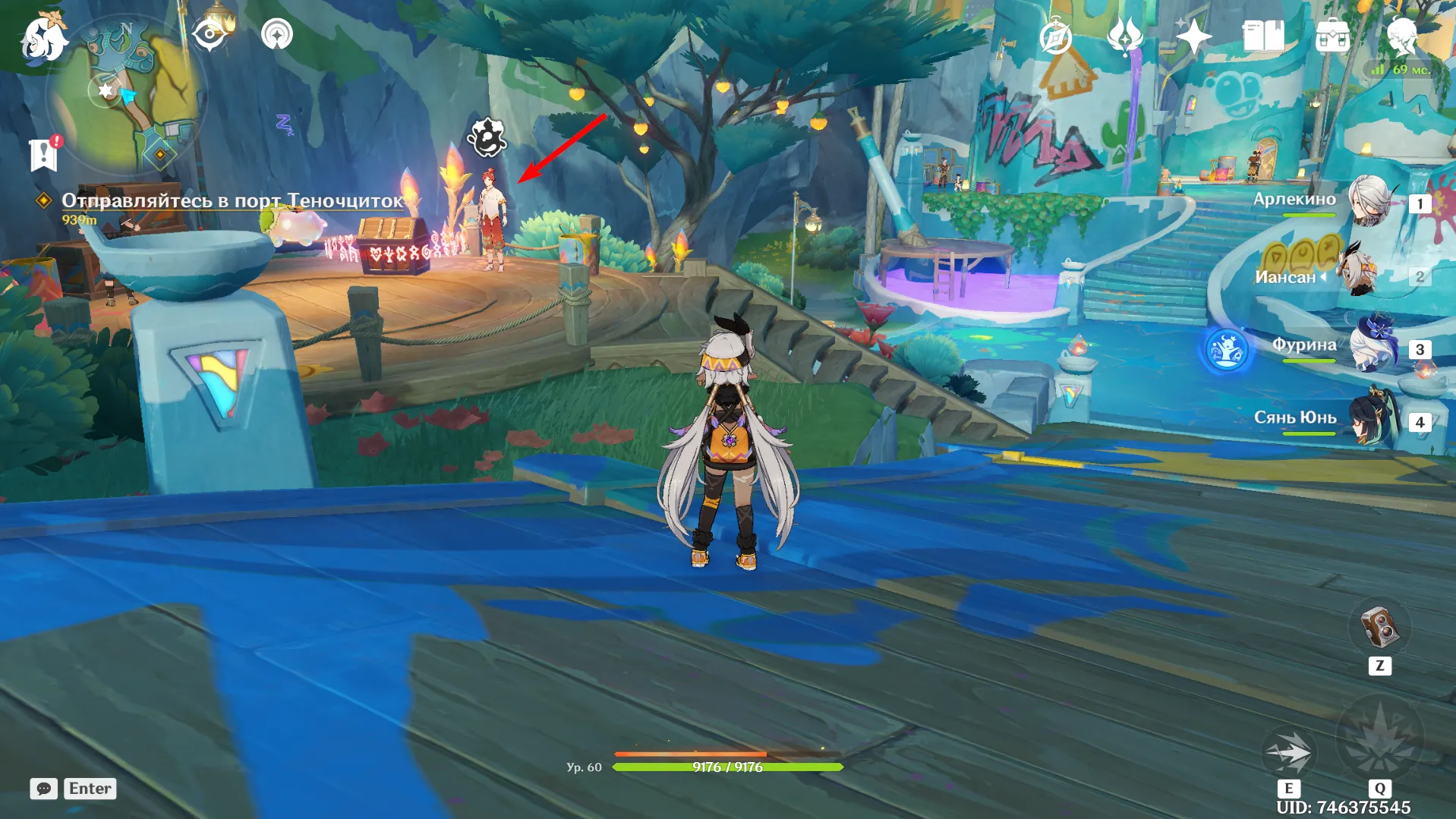Activate the elemental skill icon
Viewport: 1456px width, 819px height.
pos(1288,753)
